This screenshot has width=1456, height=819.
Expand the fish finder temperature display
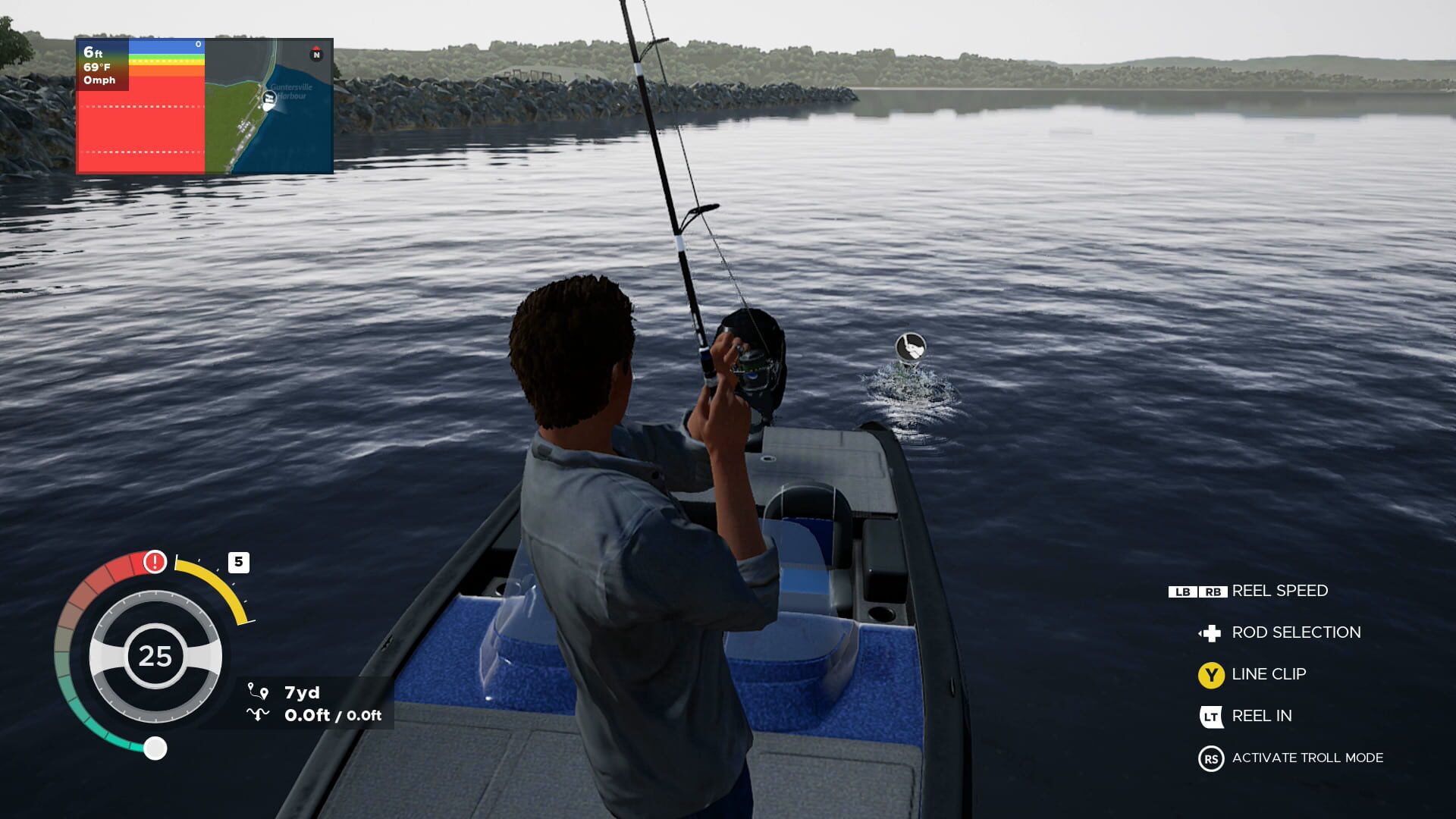pos(99,67)
